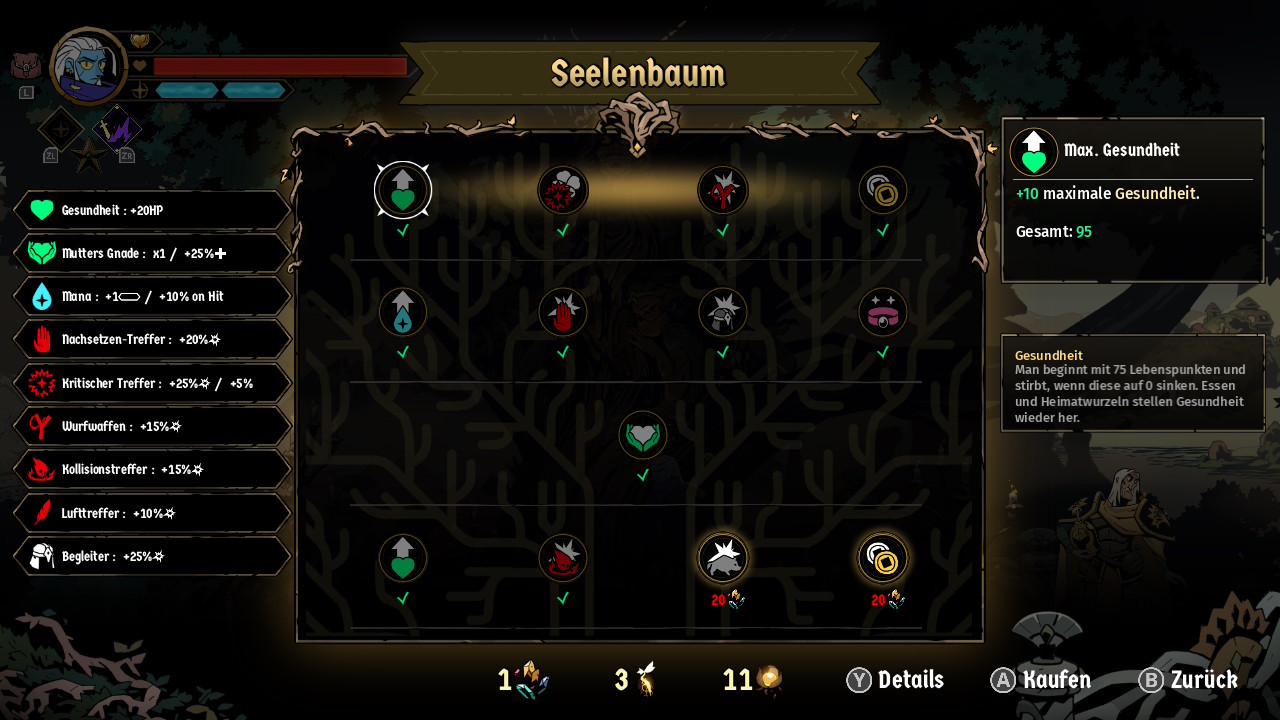
Task: Choose the red hand follow-up hit node
Action: click(563, 312)
